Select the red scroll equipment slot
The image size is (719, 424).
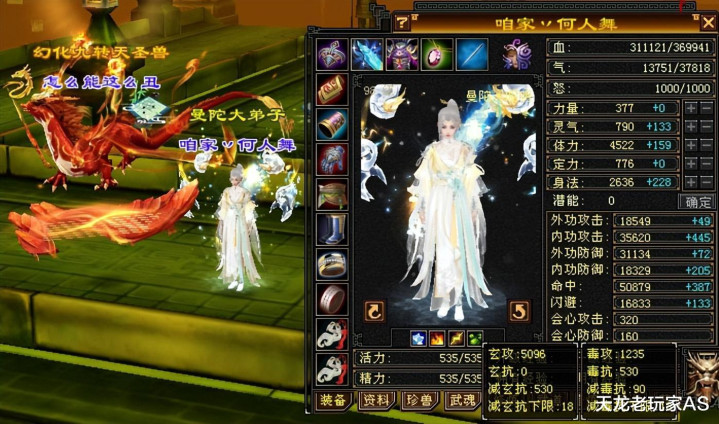332,90
